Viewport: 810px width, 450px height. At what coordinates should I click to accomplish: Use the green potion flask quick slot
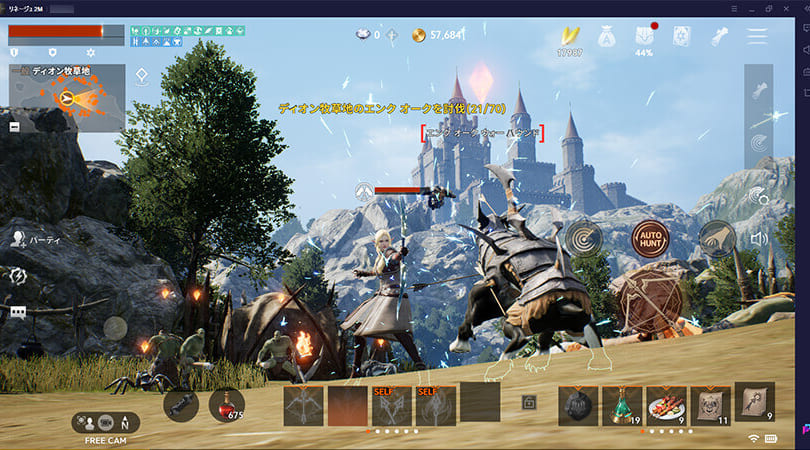tap(621, 406)
